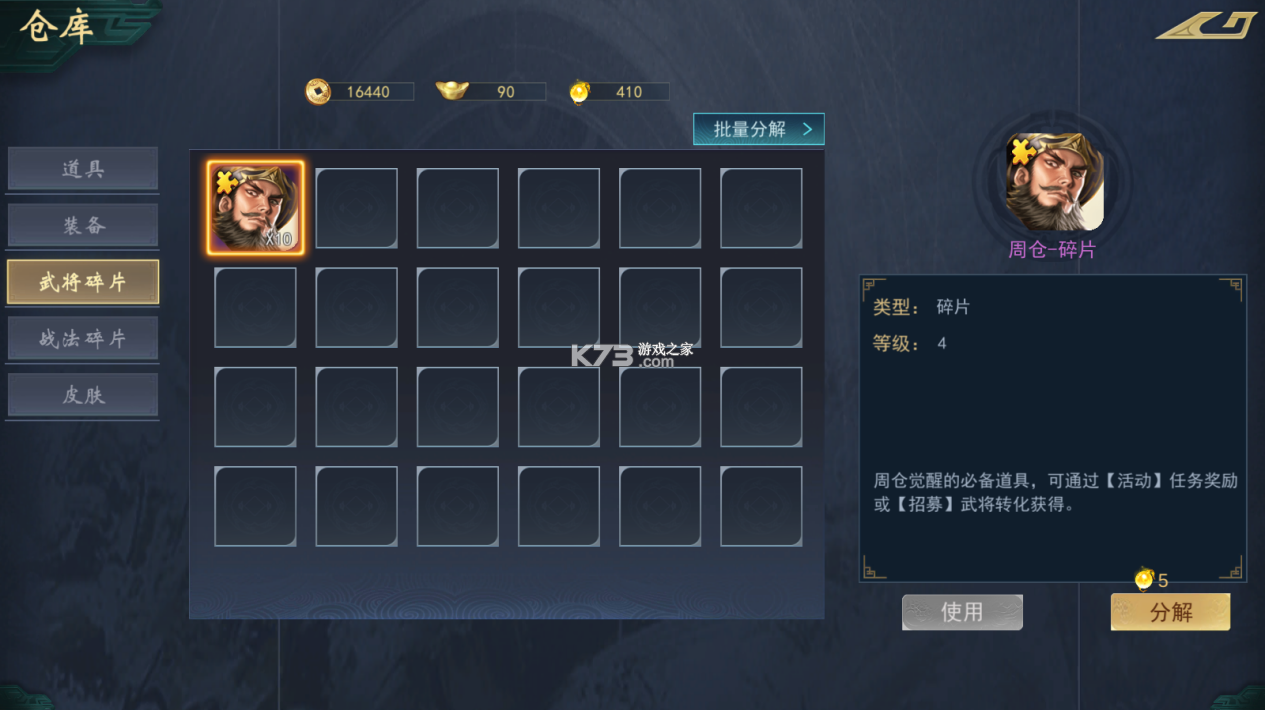1265x710 pixels.
Task: Switch to the 道具 items tab
Action: tap(83, 169)
